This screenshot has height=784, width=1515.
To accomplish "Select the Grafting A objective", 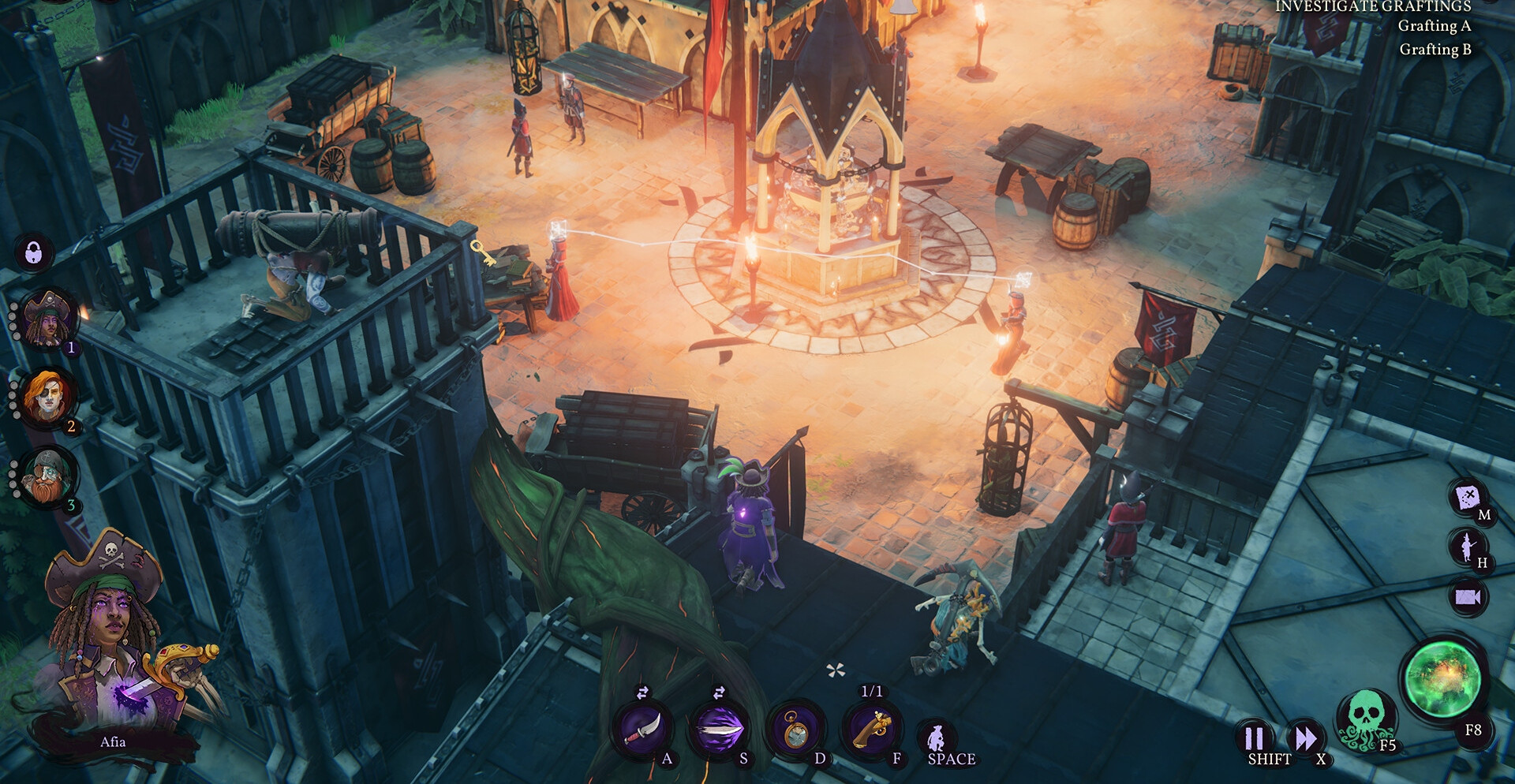I will click(1434, 26).
